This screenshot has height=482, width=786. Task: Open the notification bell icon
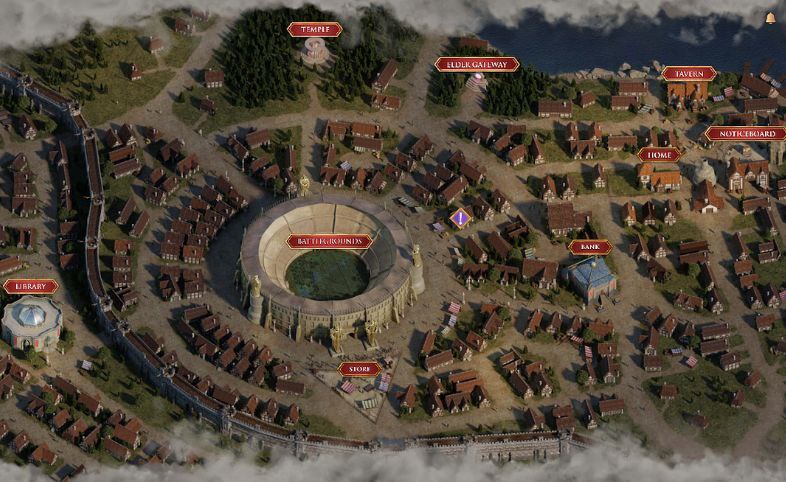pyautogui.click(x=771, y=18)
